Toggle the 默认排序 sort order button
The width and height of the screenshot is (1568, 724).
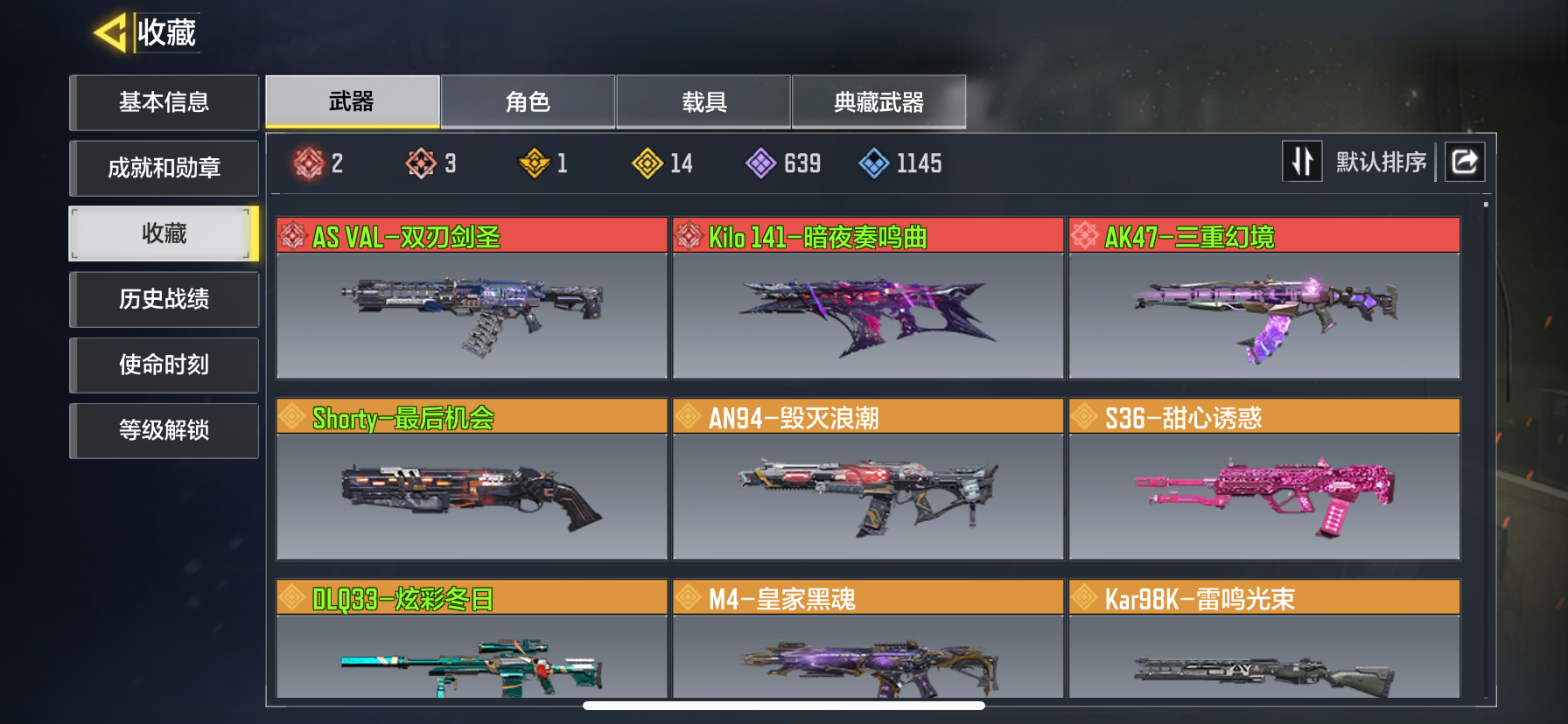tap(1302, 162)
